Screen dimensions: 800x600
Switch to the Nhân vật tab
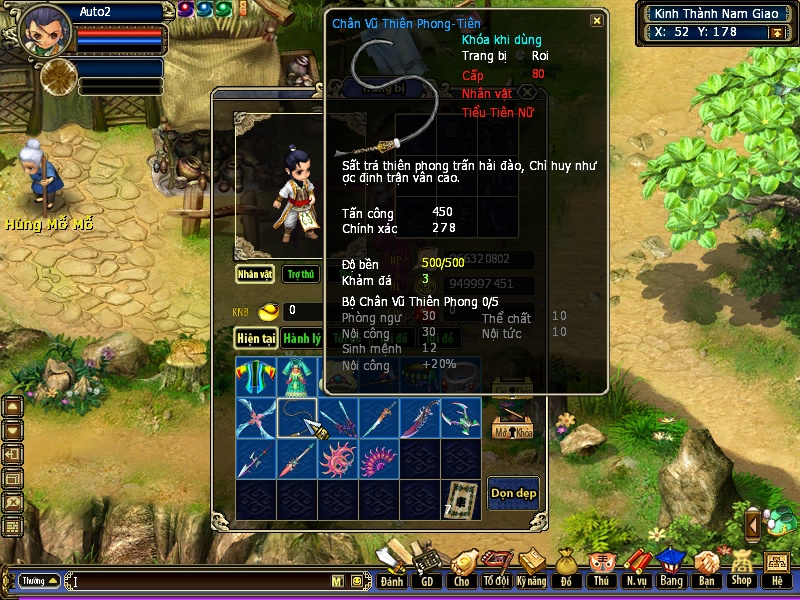click(x=255, y=273)
